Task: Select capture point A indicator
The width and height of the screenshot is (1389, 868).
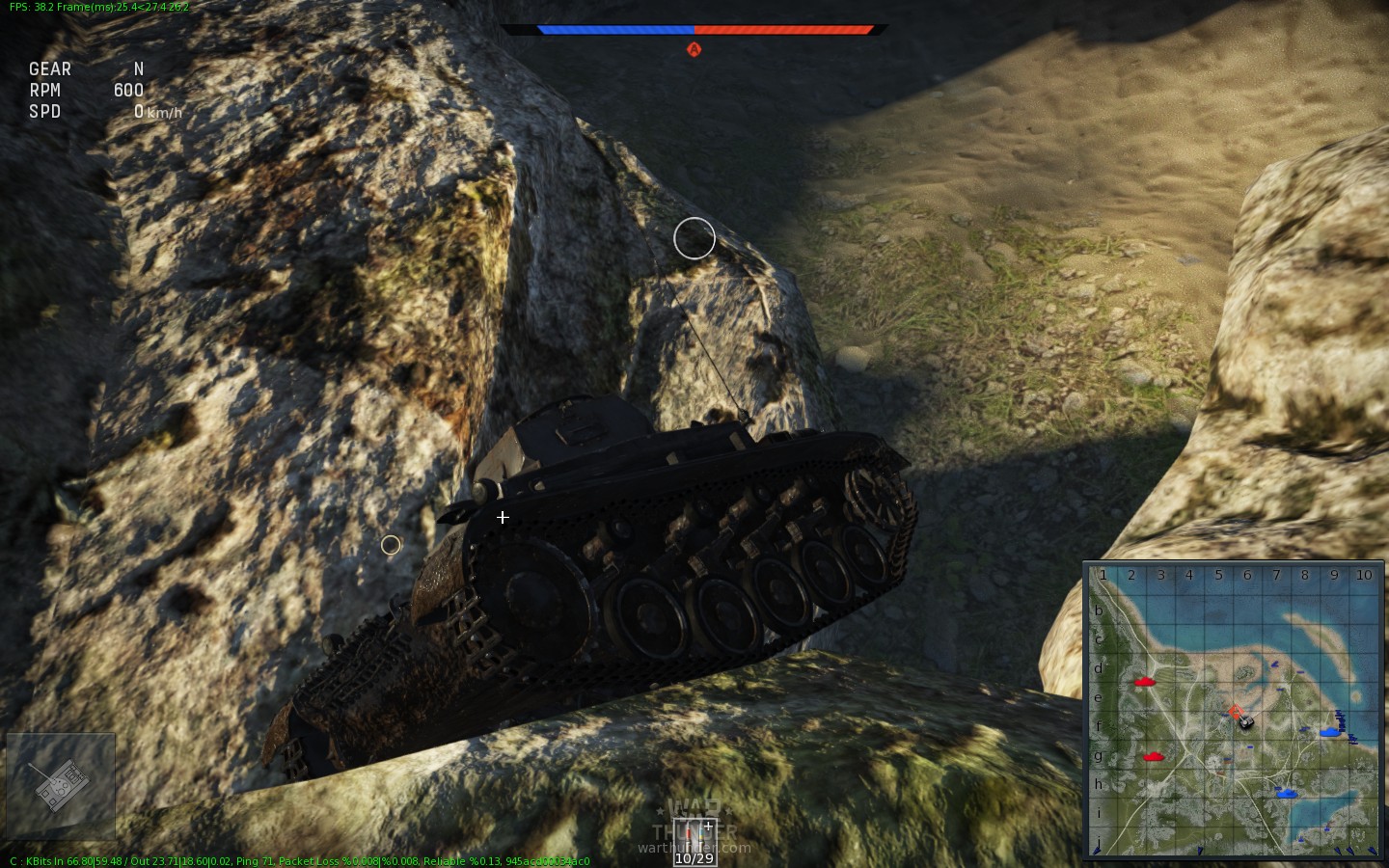Action: [694, 49]
